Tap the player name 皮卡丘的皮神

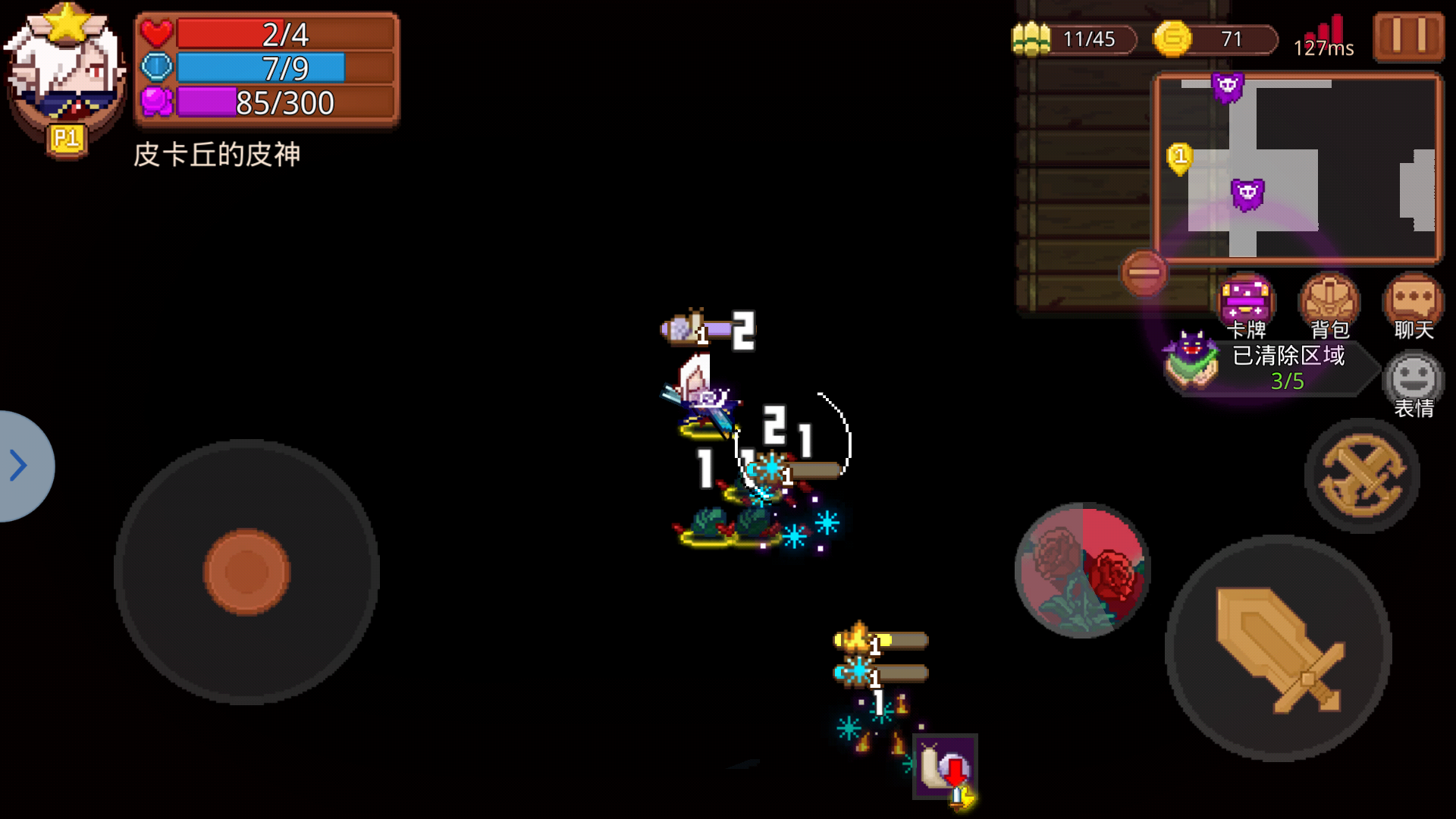(x=216, y=155)
